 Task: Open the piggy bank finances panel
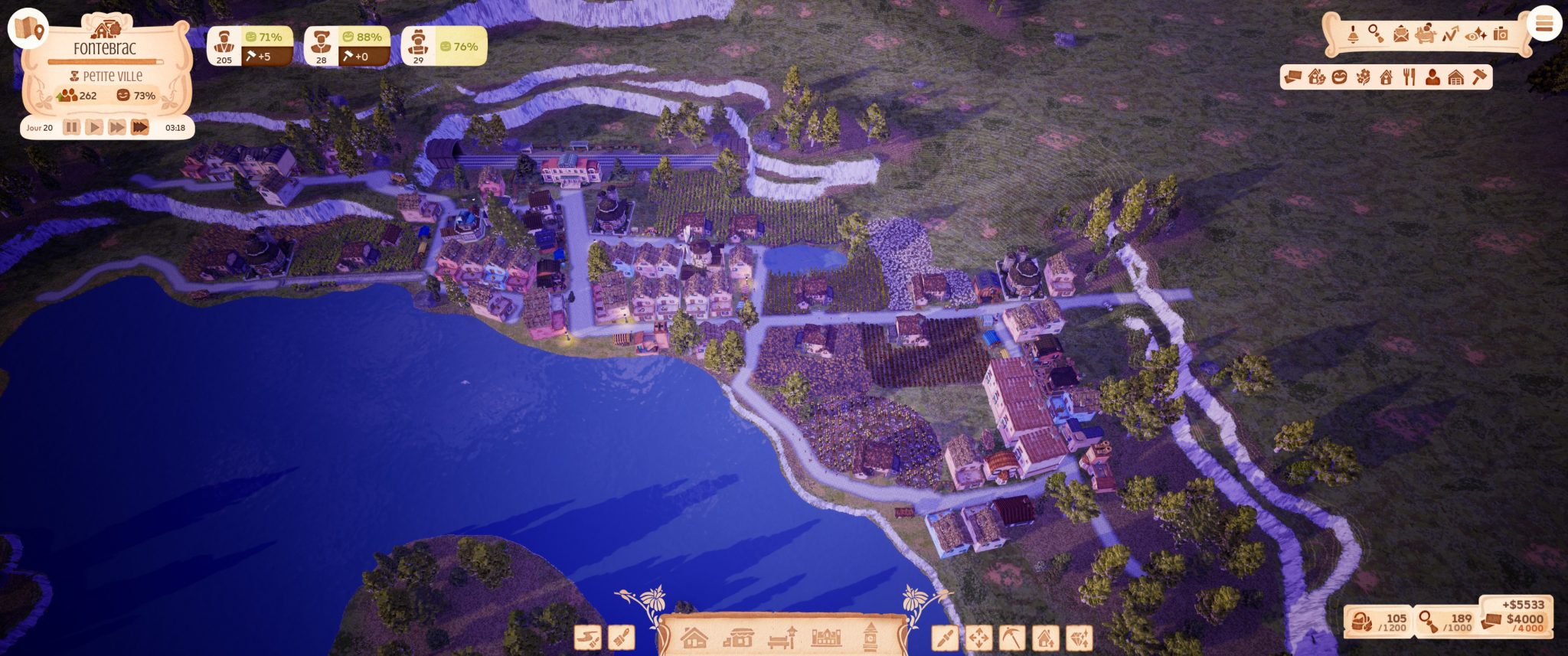click(1425, 34)
